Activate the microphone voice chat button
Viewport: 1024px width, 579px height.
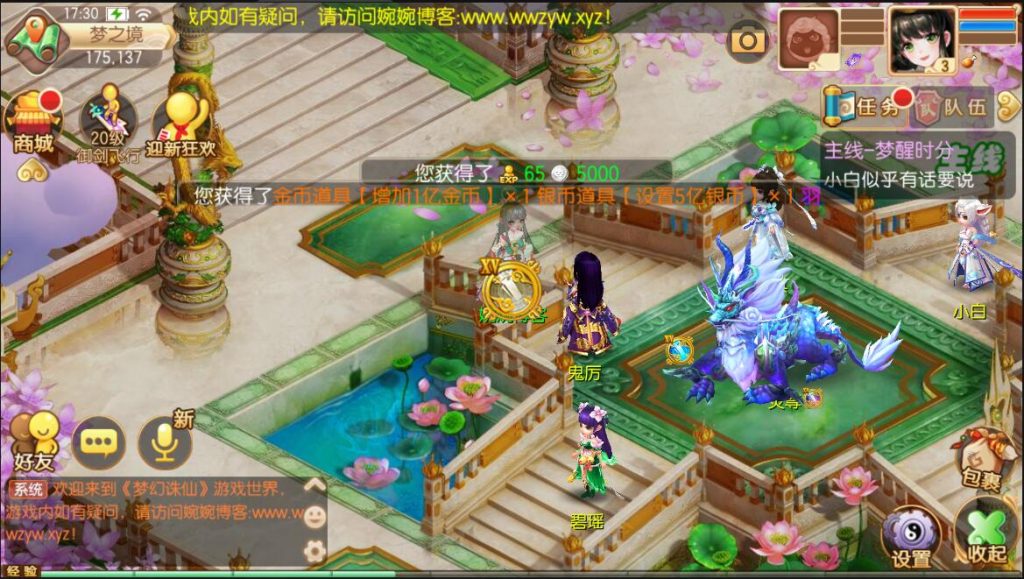coord(164,441)
